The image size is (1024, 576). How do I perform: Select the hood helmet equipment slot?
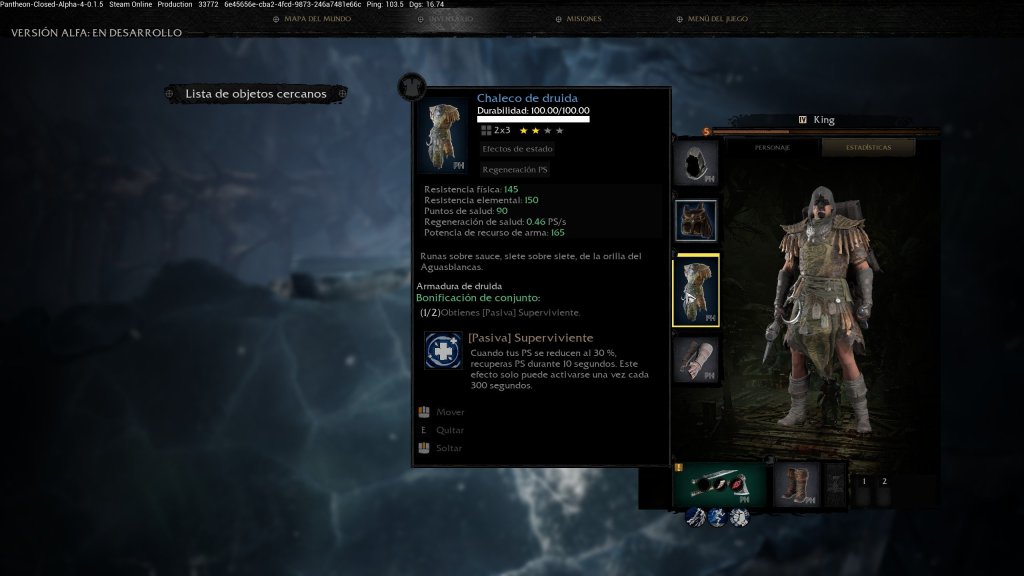tap(695, 164)
